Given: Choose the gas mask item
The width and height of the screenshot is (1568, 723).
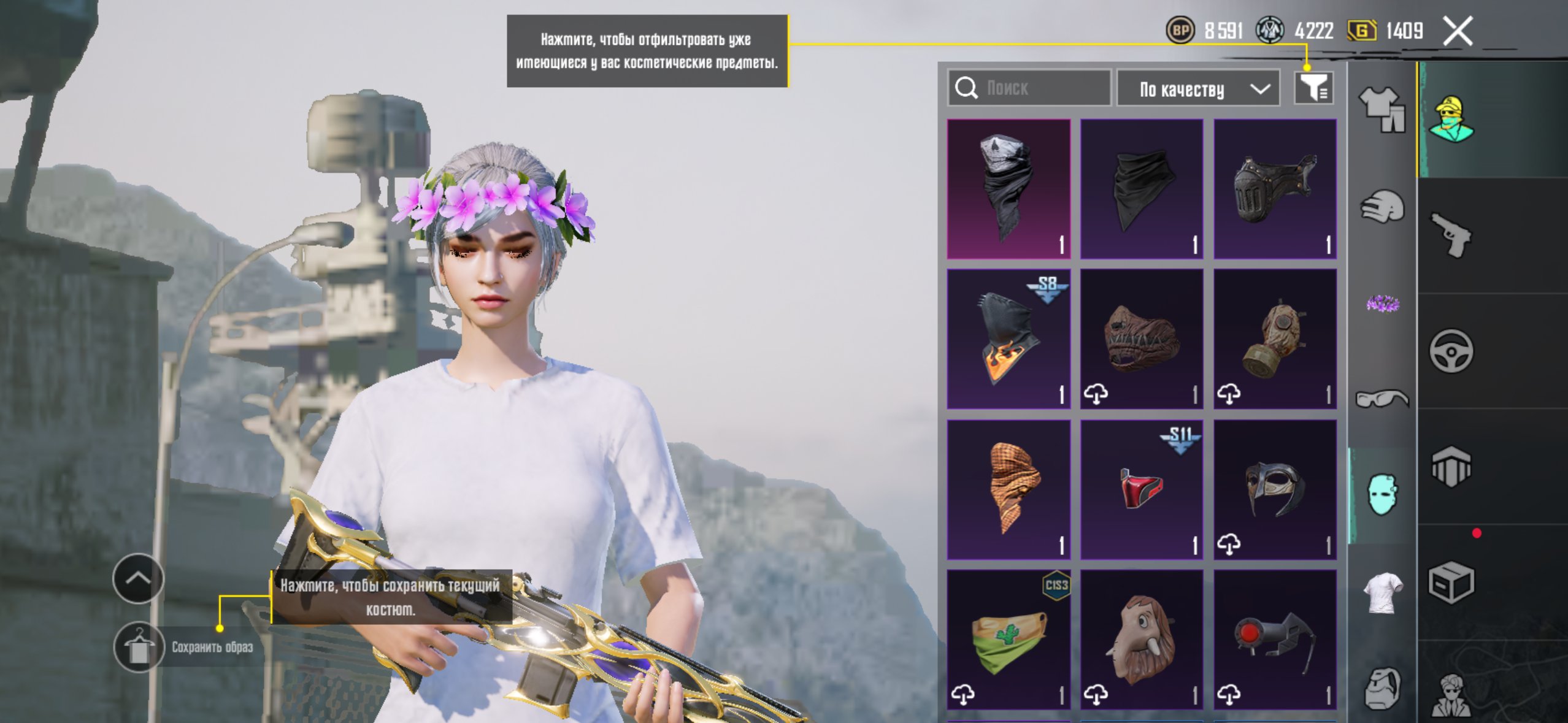Looking at the screenshot, I should [1275, 339].
